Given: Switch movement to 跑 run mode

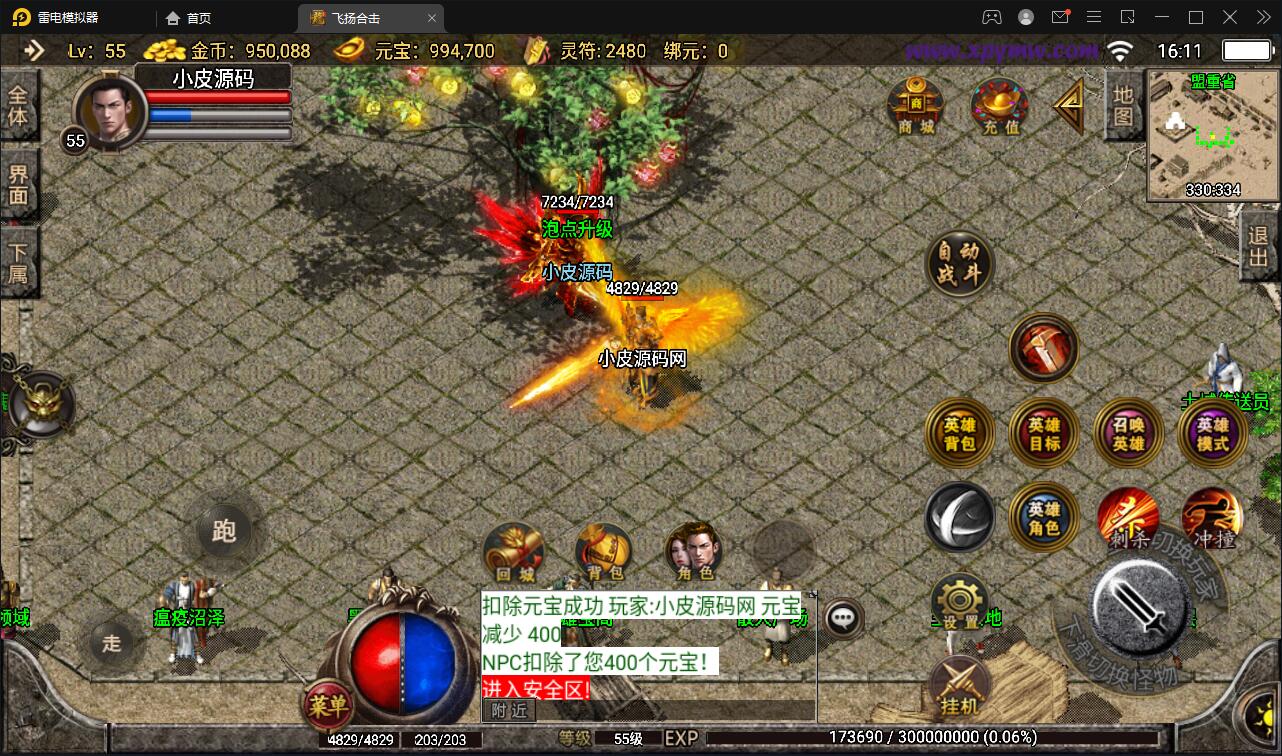Looking at the screenshot, I should click(x=223, y=533).
